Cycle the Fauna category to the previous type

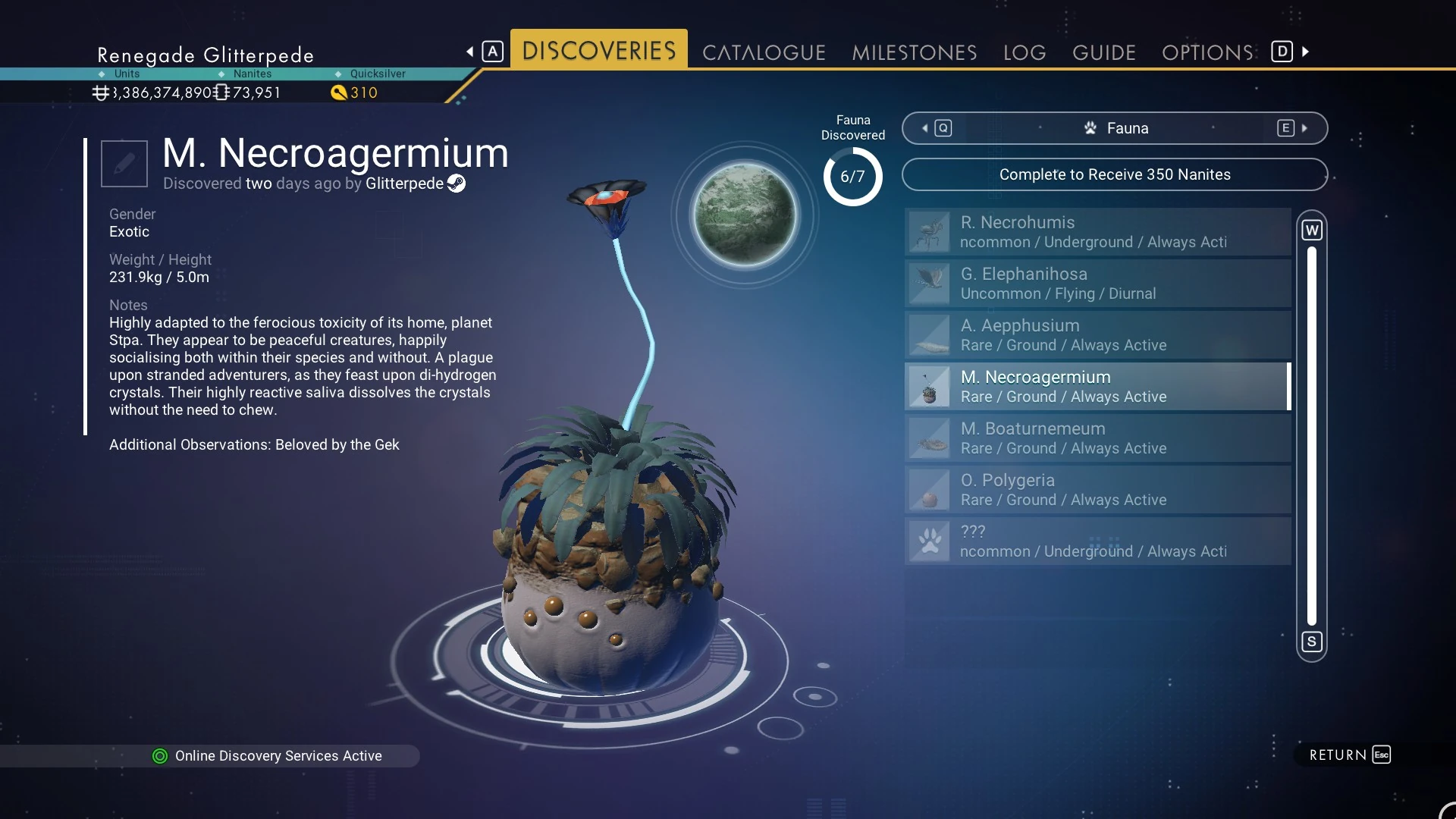(937, 128)
